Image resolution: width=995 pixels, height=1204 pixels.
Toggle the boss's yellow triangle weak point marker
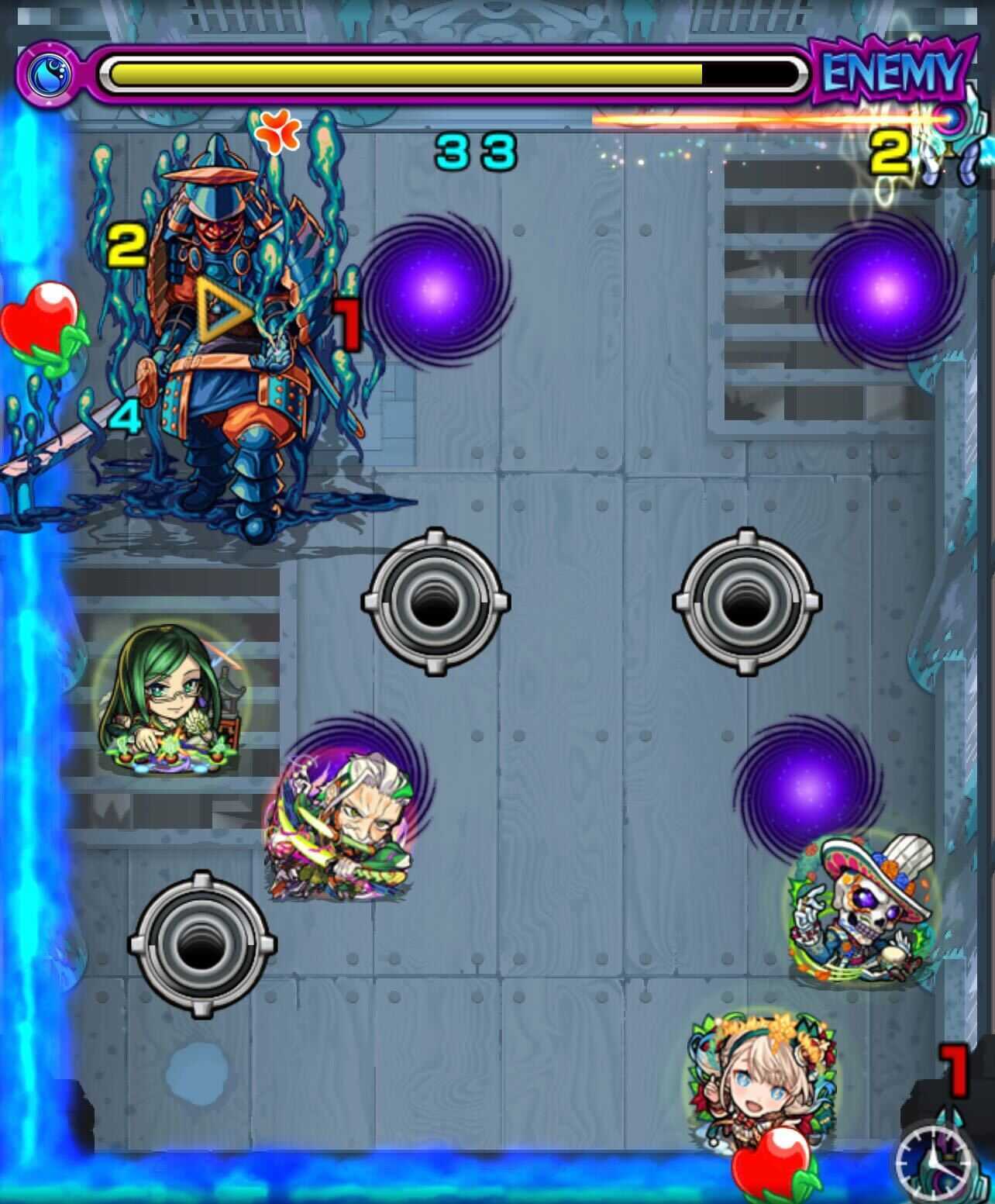[219, 310]
